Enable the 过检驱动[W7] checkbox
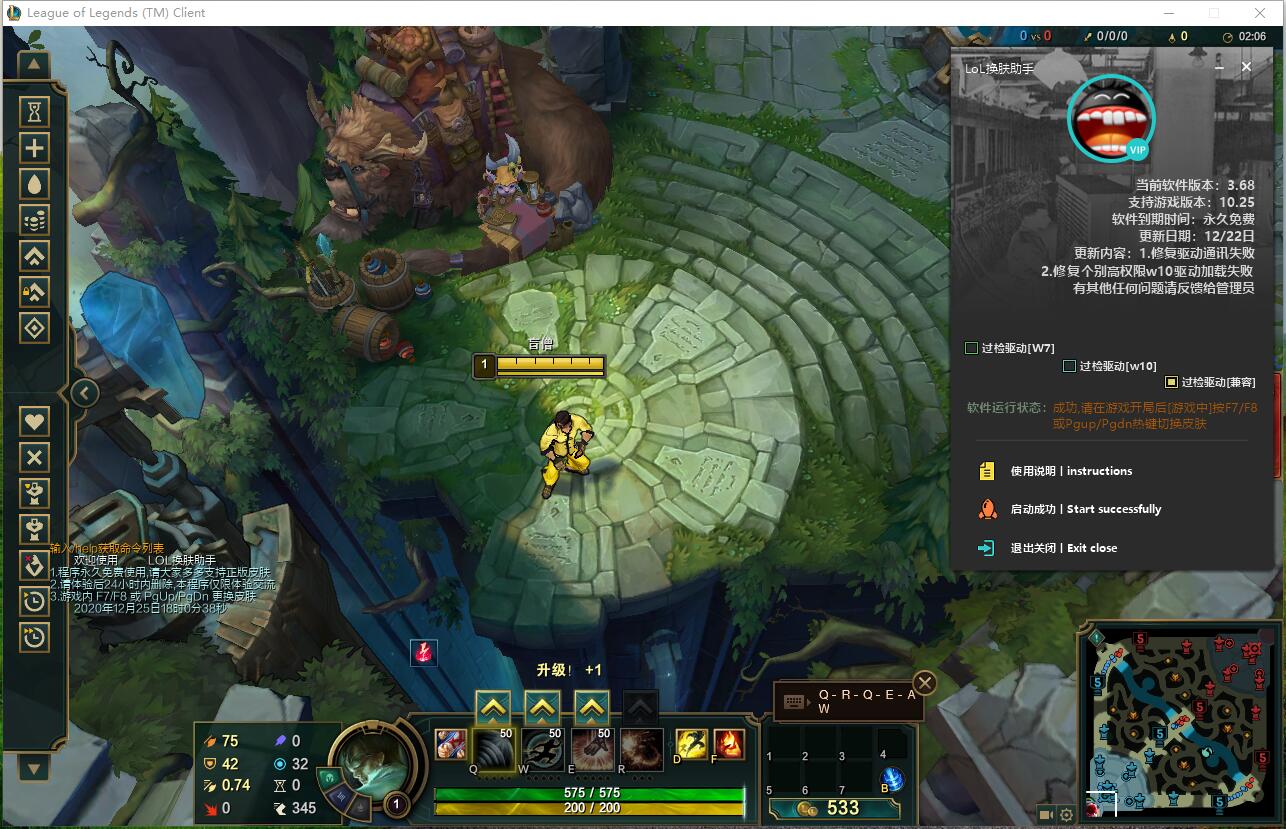 (x=971, y=347)
